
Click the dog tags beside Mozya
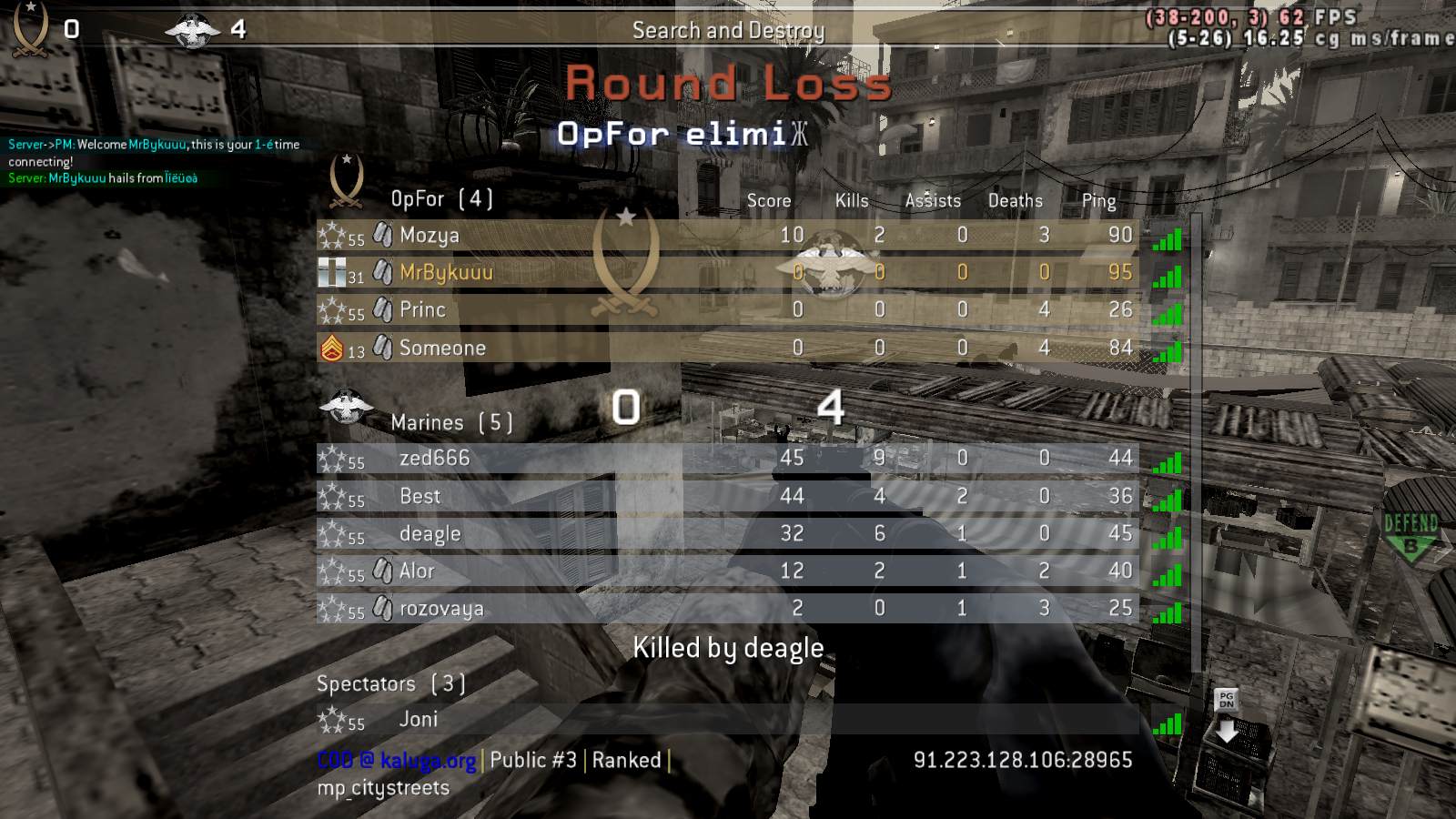pos(383,234)
